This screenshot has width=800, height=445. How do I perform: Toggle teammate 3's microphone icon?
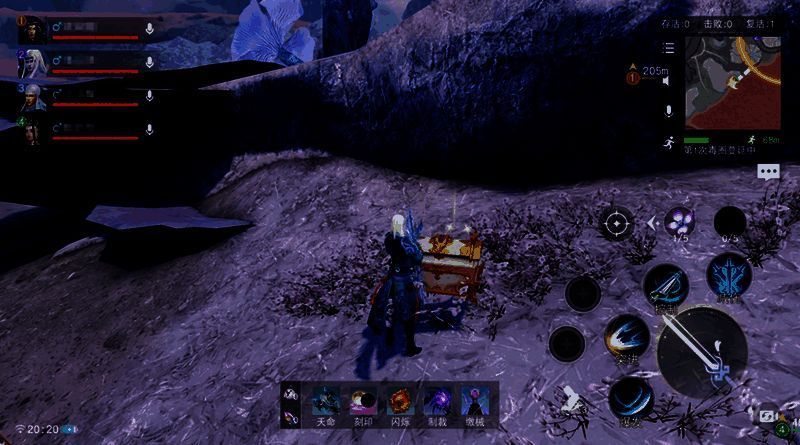[x=150, y=96]
